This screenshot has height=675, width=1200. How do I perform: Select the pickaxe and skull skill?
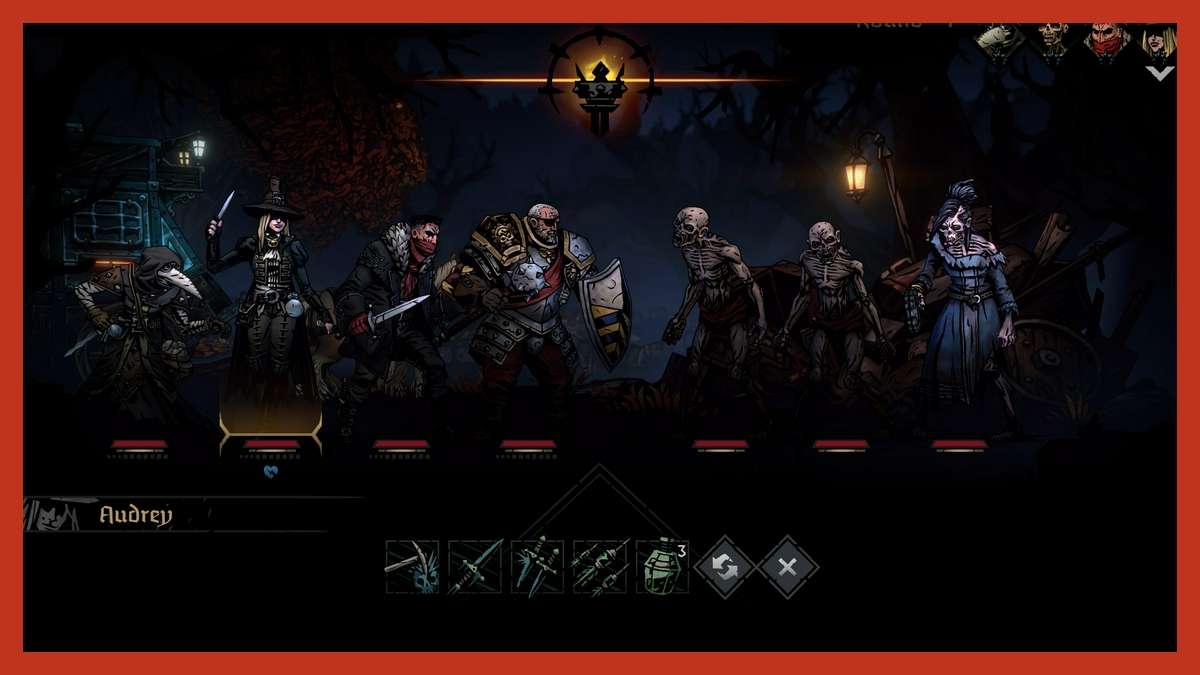[412, 567]
